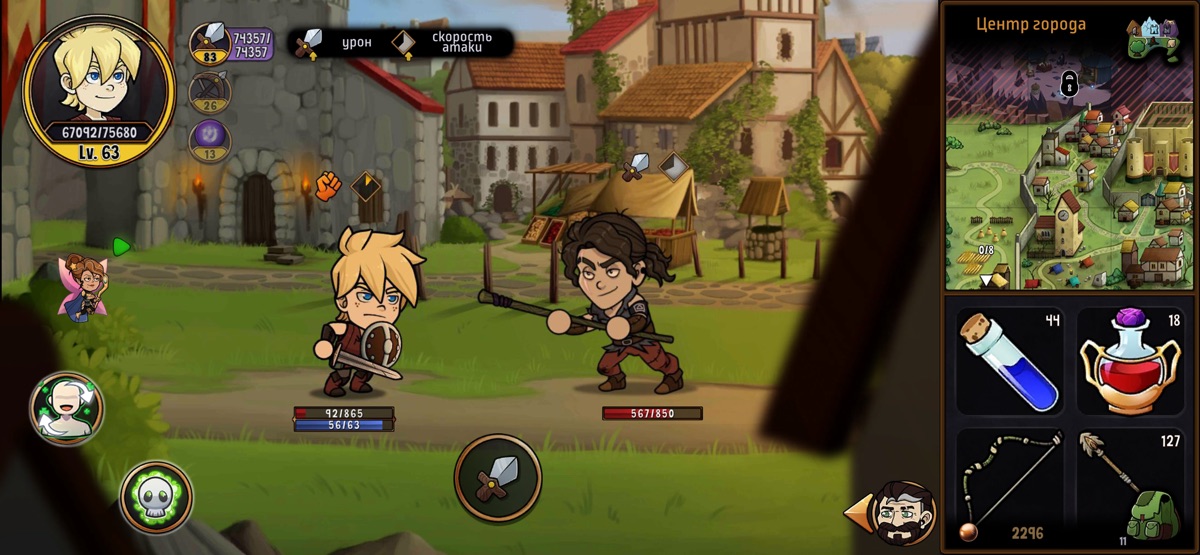Tap the green play arrow marker
The height and width of the screenshot is (555, 1200).
121,246
